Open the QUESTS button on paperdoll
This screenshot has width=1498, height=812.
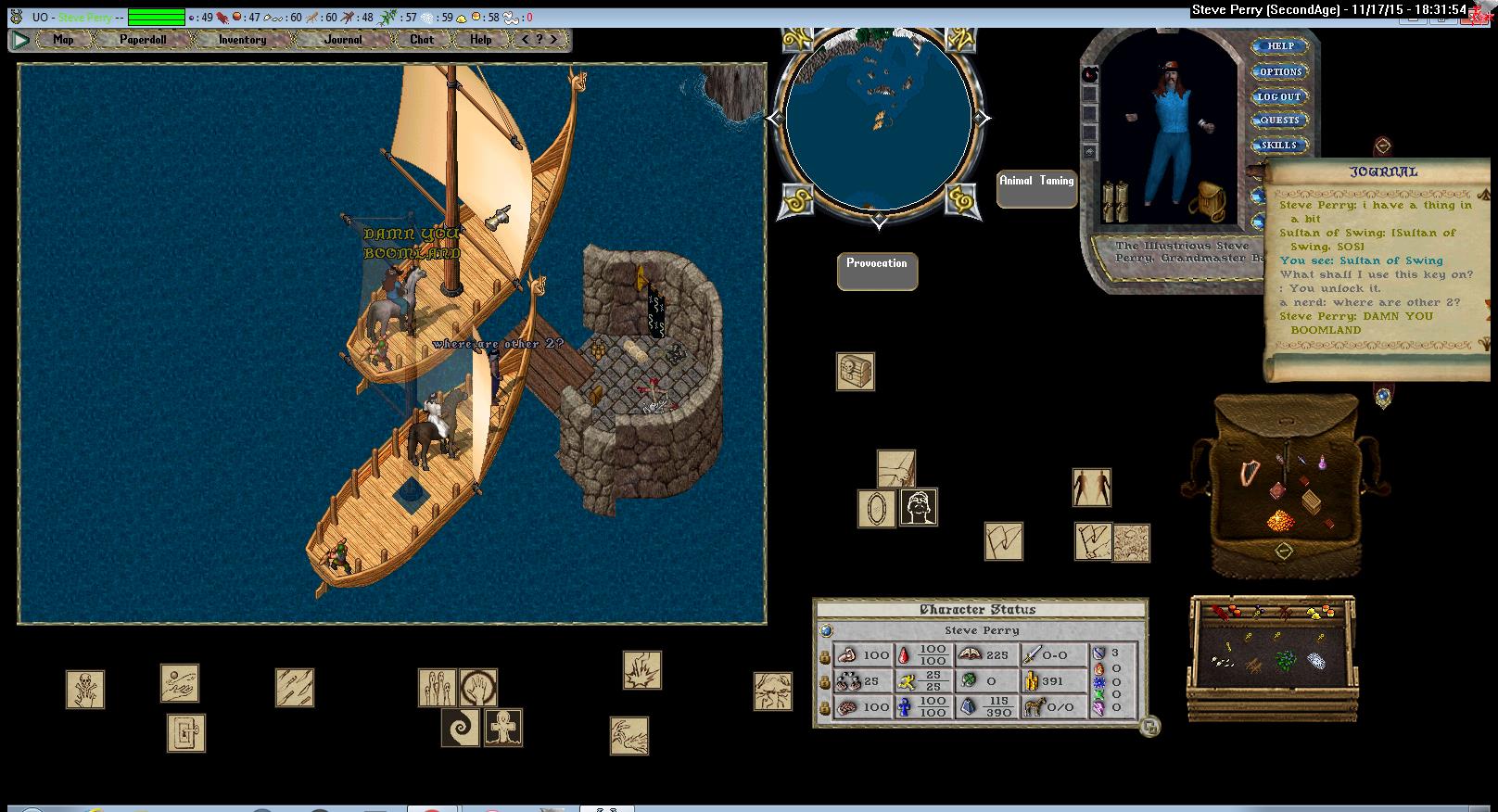pyautogui.click(x=1279, y=121)
